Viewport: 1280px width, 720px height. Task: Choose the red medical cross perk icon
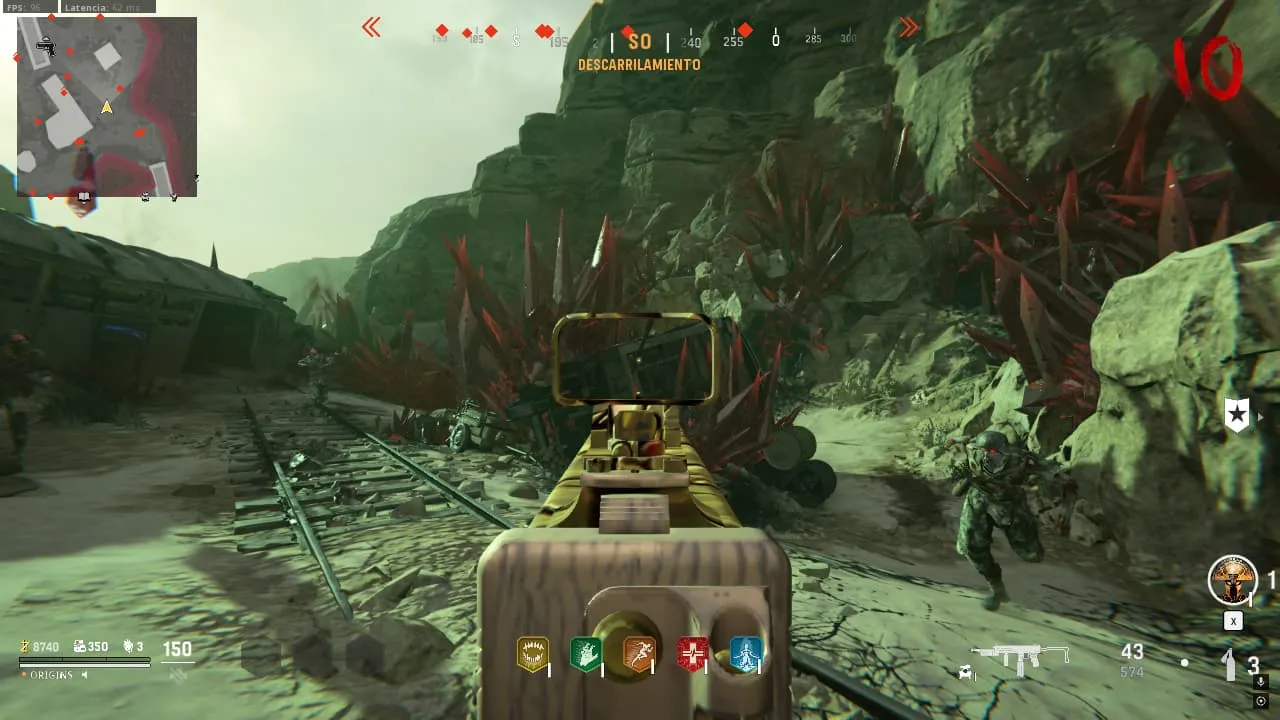(692, 654)
